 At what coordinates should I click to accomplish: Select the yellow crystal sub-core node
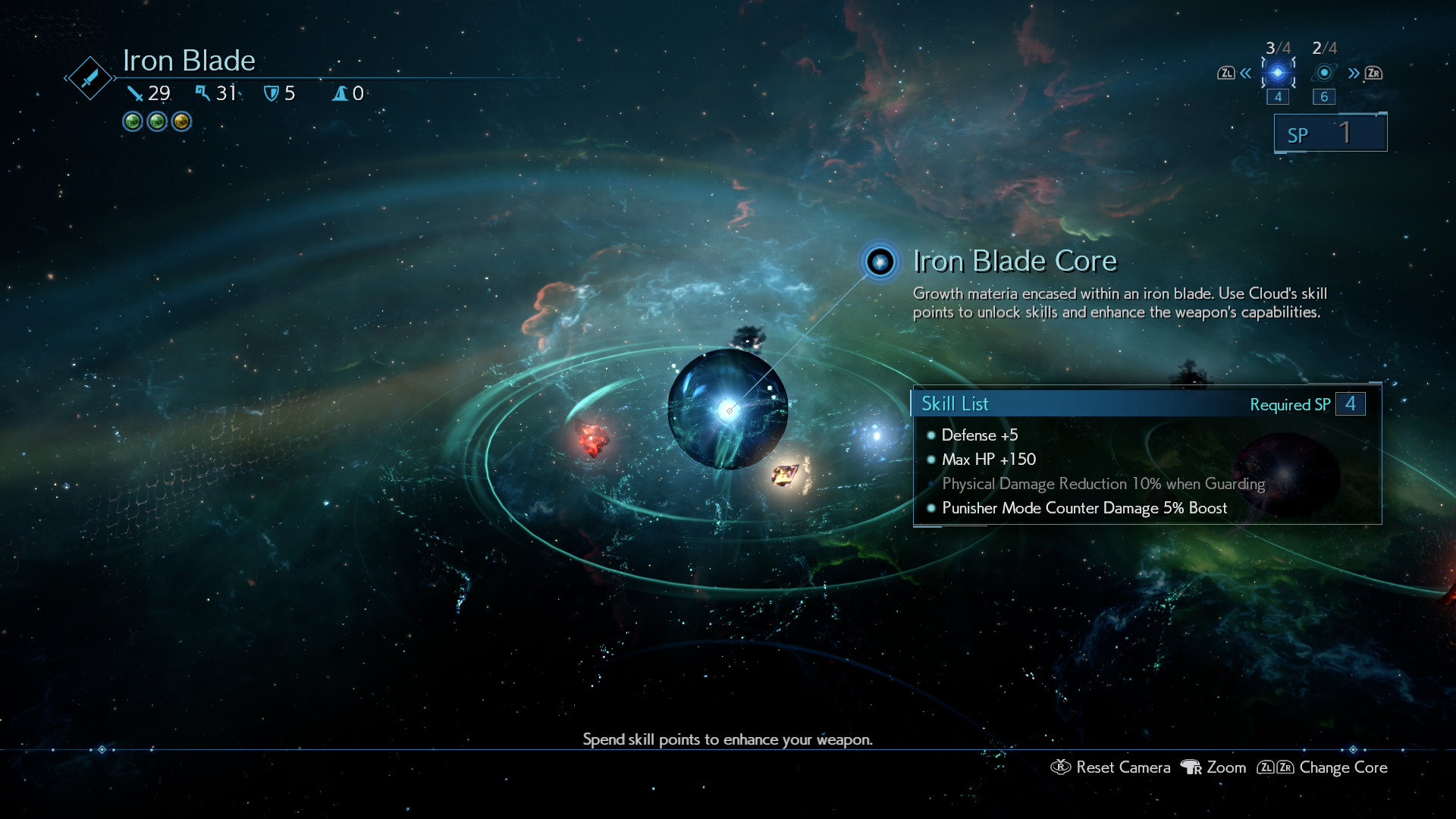pos(786,475)
